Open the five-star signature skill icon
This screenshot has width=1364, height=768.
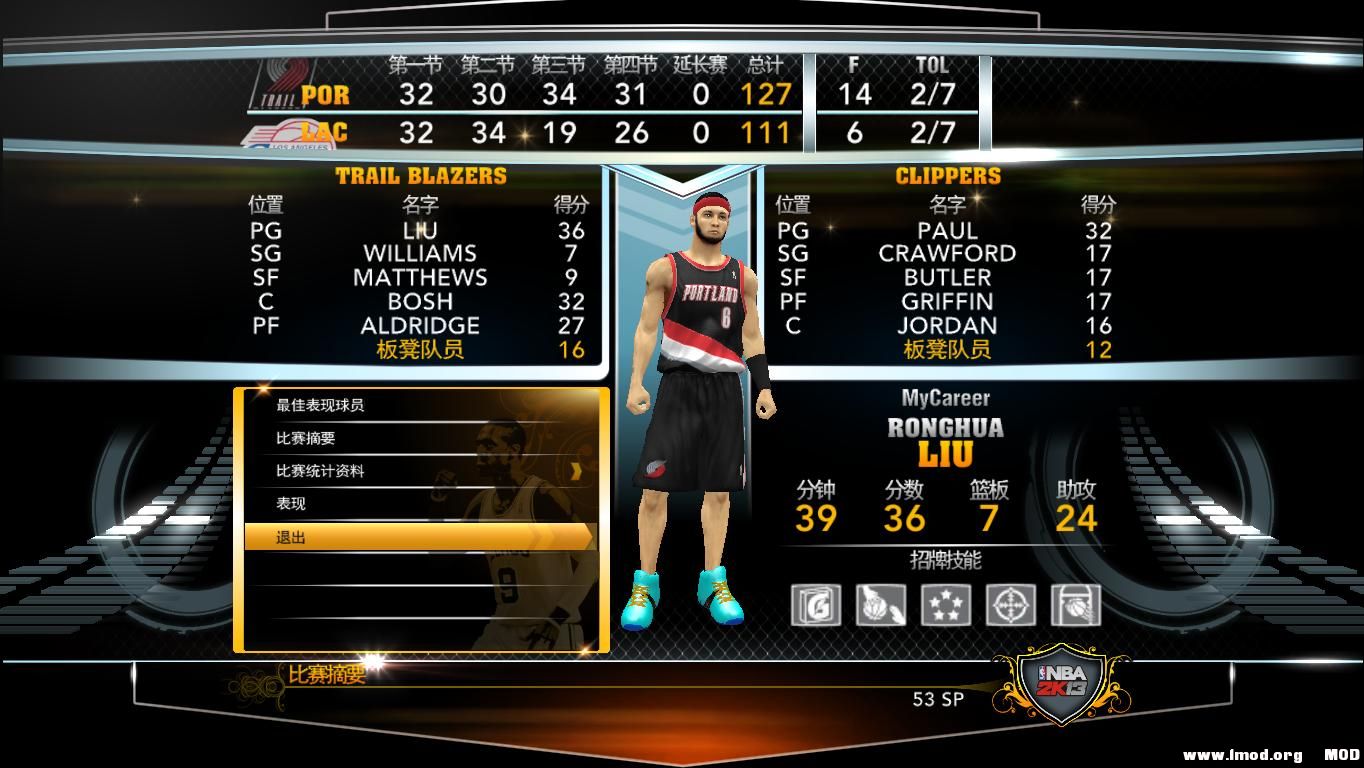[x=945, y=605]
